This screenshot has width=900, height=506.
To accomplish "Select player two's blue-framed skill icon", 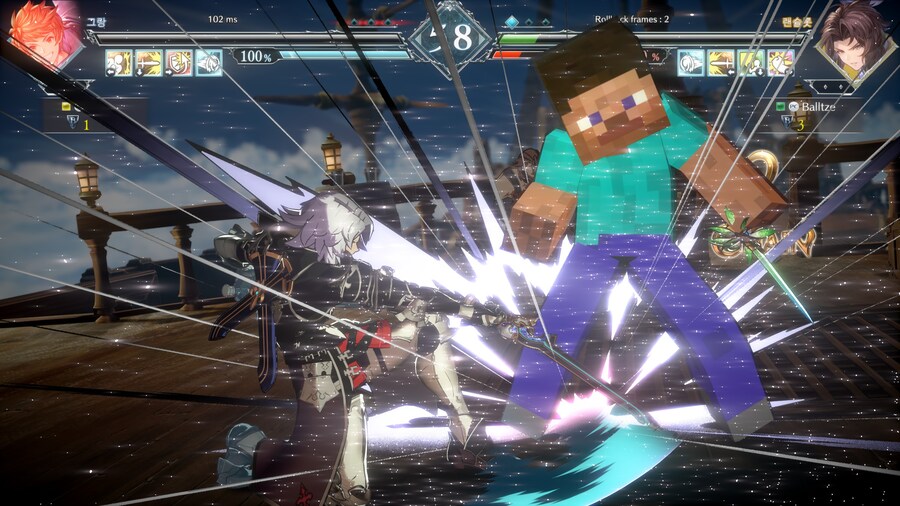I will pyautogui.click(x=691, y=63).
